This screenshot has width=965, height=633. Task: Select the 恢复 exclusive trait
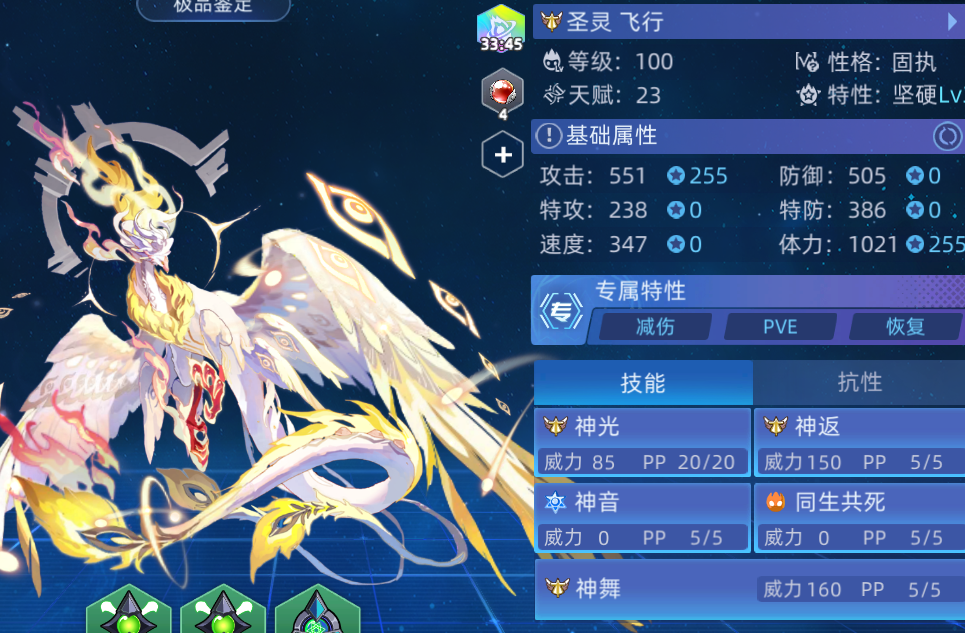point(905,326)
